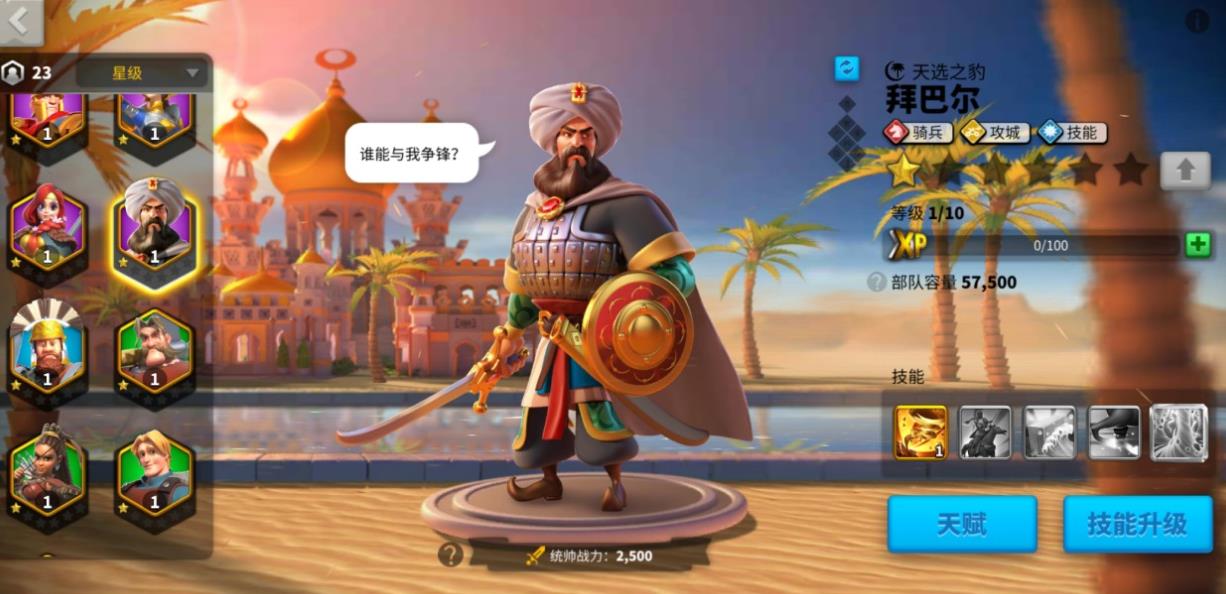View the golden active skill icon
The image size is (1226, 594).
pyautogui.click(x=920, y=432)
